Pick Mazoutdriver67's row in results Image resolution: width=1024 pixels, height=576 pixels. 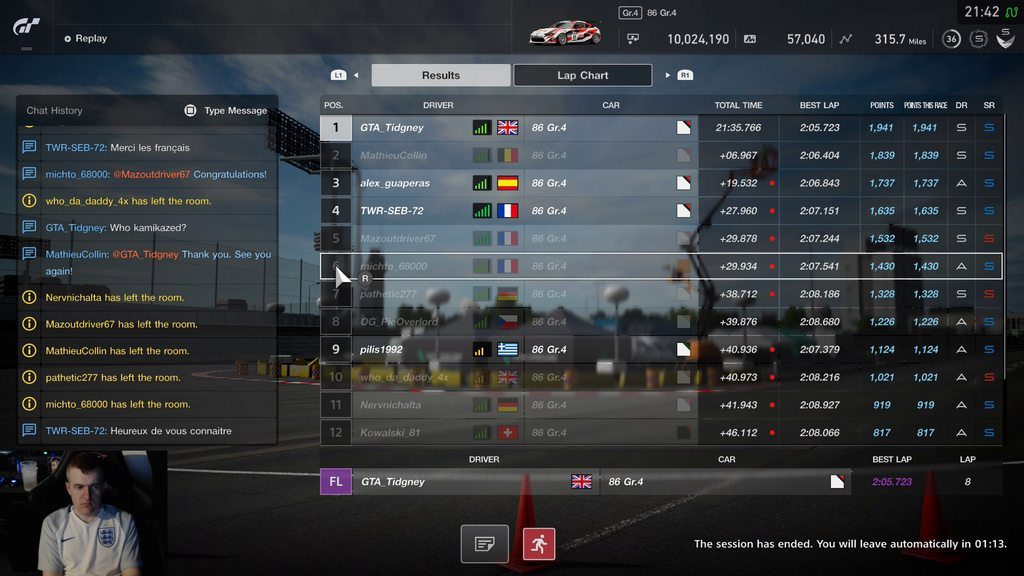(x=660, y=239)
